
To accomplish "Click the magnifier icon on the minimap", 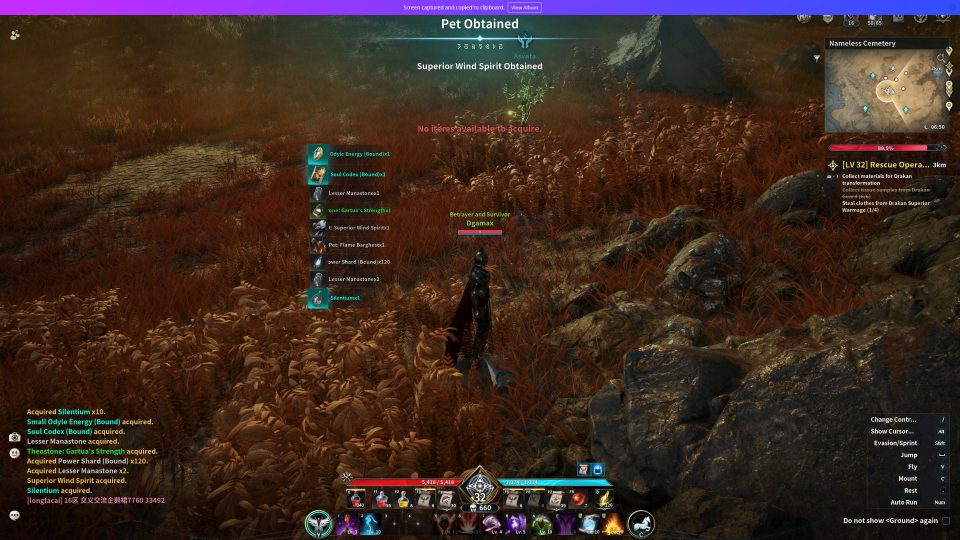I will click(940, 58).
